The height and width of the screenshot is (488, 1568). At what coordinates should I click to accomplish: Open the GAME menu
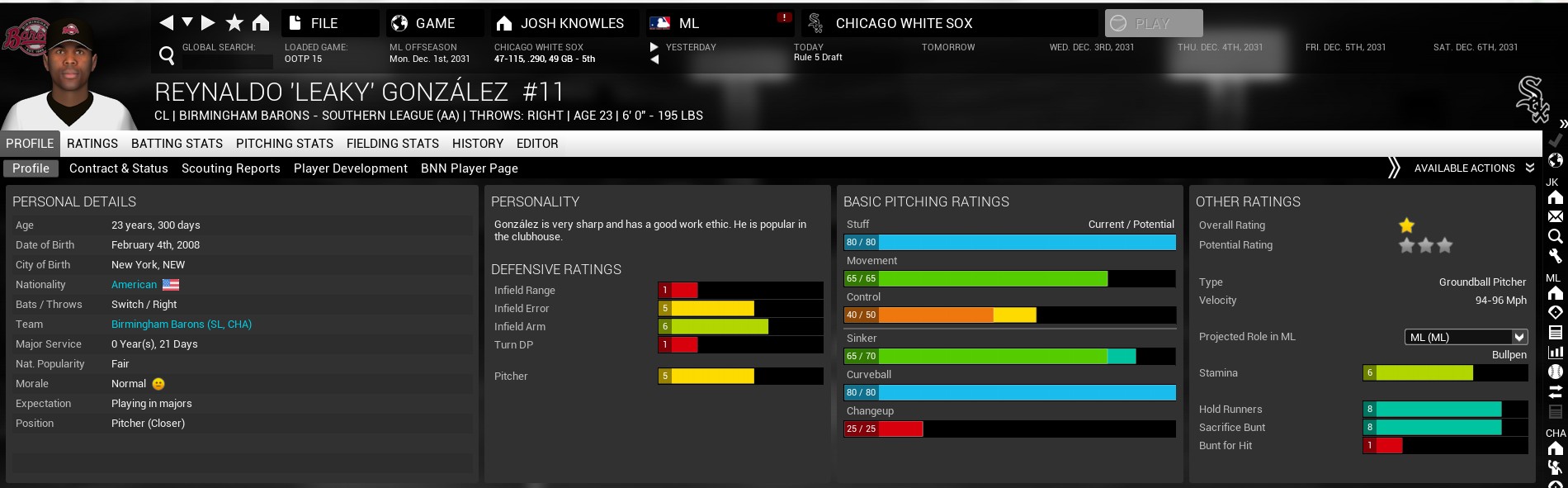(434, 23)
